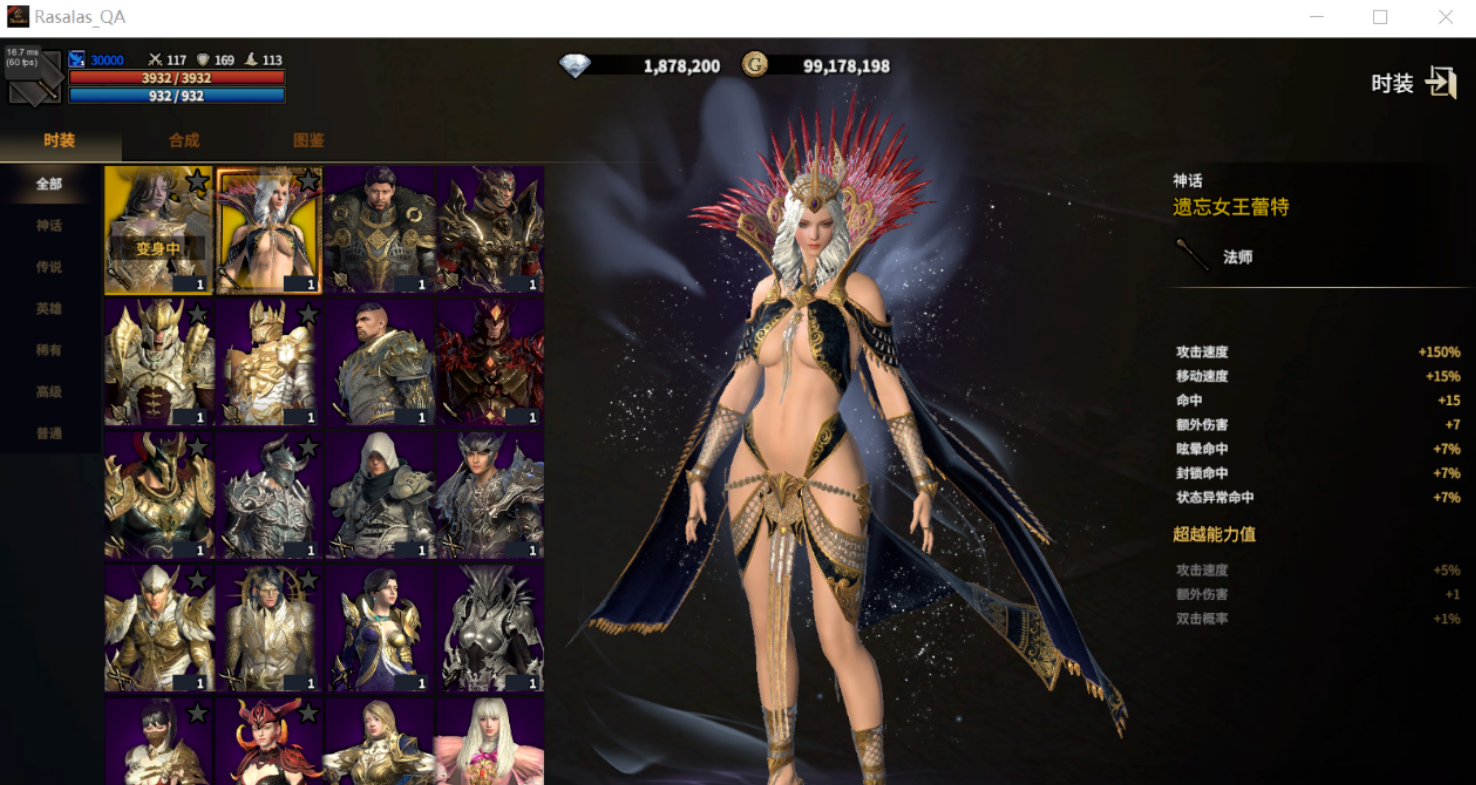Close the Rasalas_QA window
The height and width of the screenshot is (785, 1476).
[1445, 17]
